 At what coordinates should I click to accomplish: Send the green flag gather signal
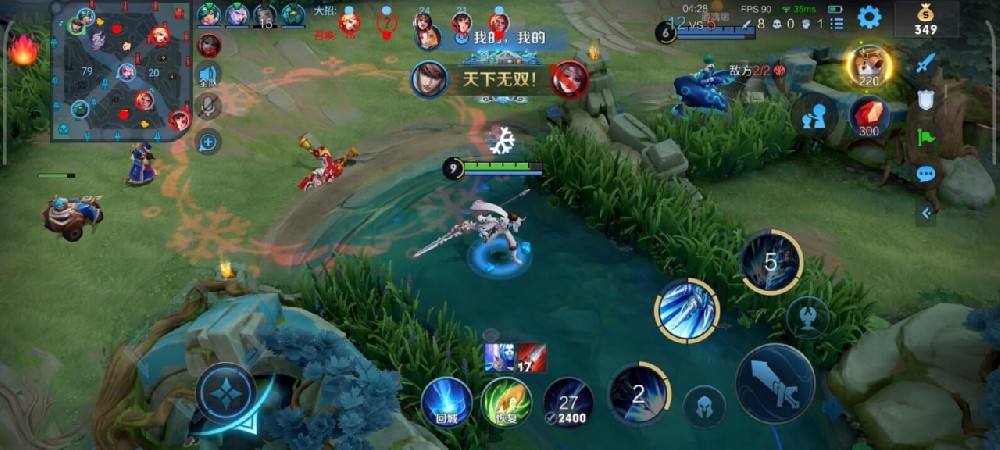pos(926,137)
